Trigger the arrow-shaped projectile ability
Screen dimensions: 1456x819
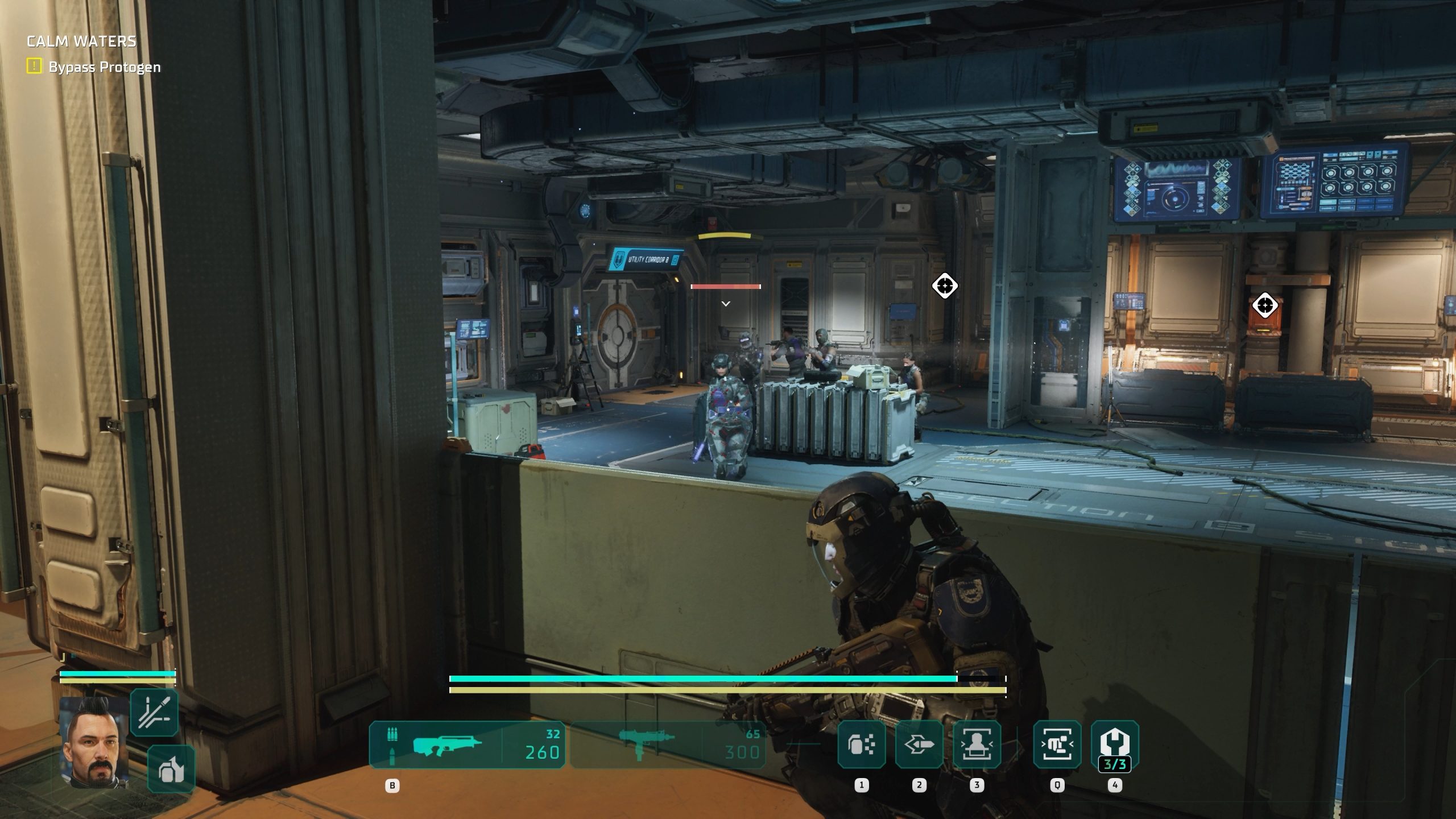(x=919, y=744)
